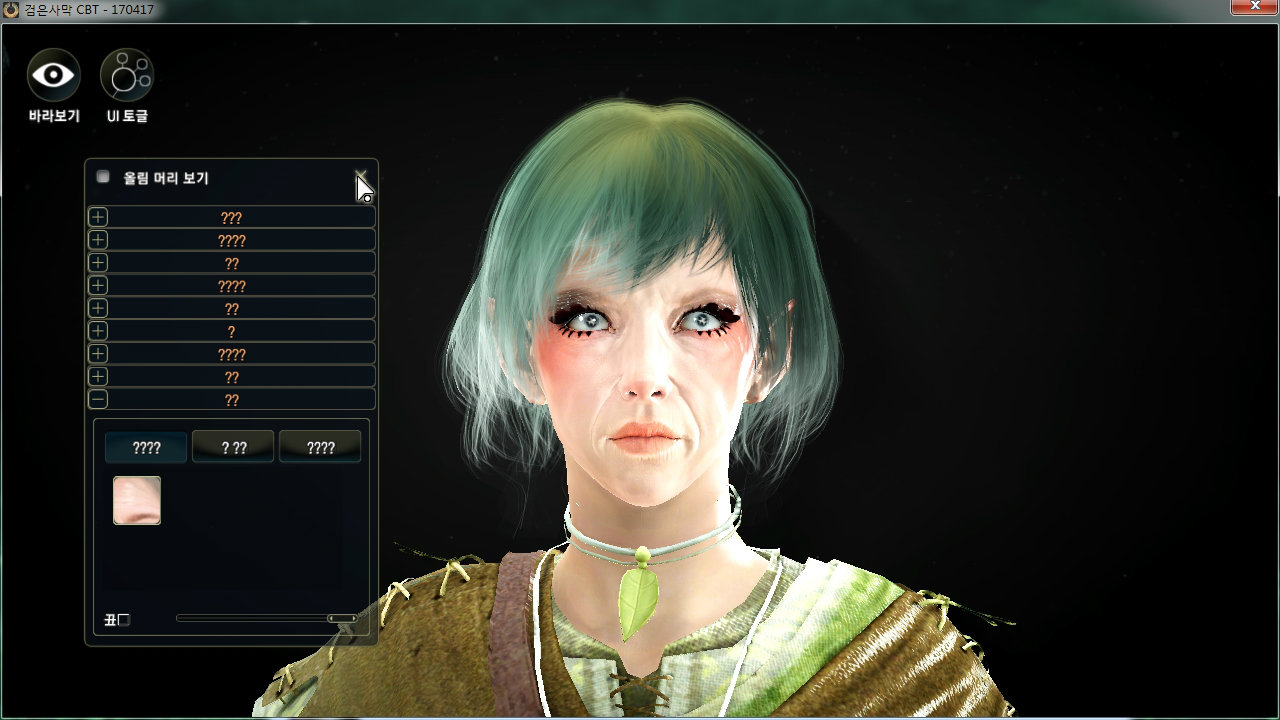Click the 바라보기 eye icon
The height and width of the screenshot is (720, 1280).
pos(54,75)
